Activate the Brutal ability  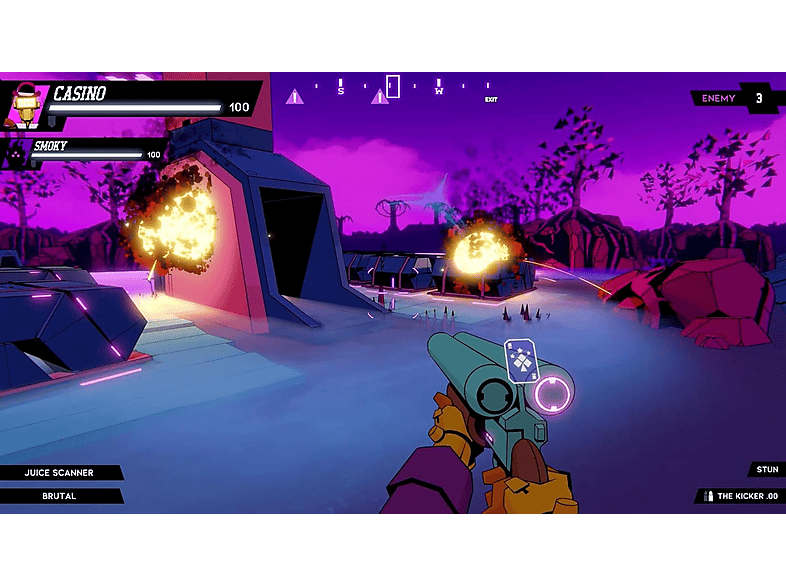tap(58, 496)
